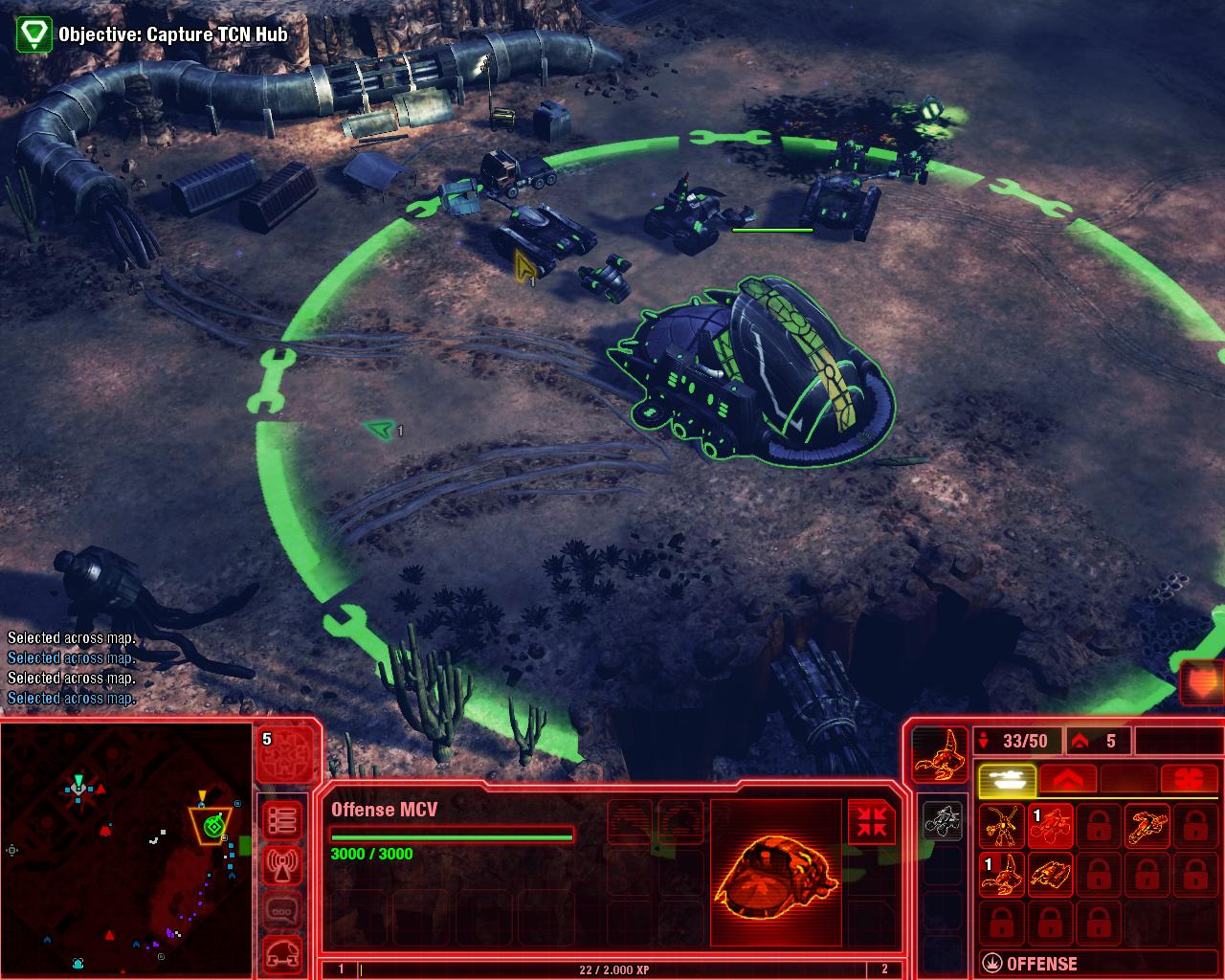Open the support powers button showing 5

tap(284, 755)
